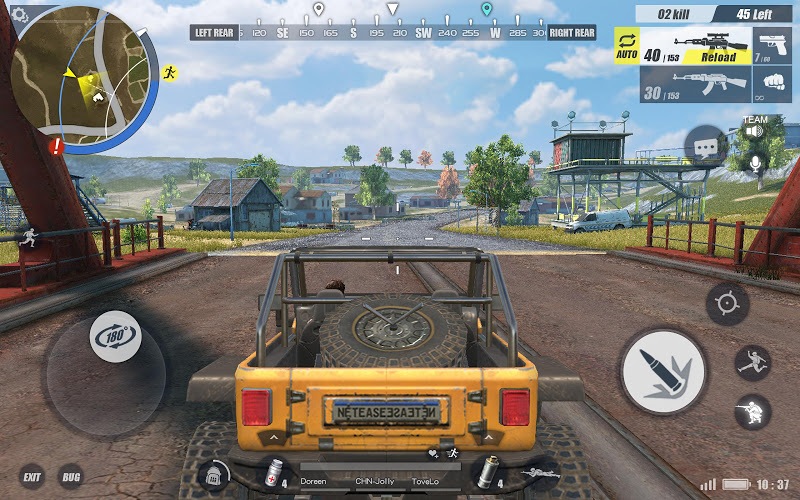Open the settings gear icon

pyautogui.click(x=19, y=13)
